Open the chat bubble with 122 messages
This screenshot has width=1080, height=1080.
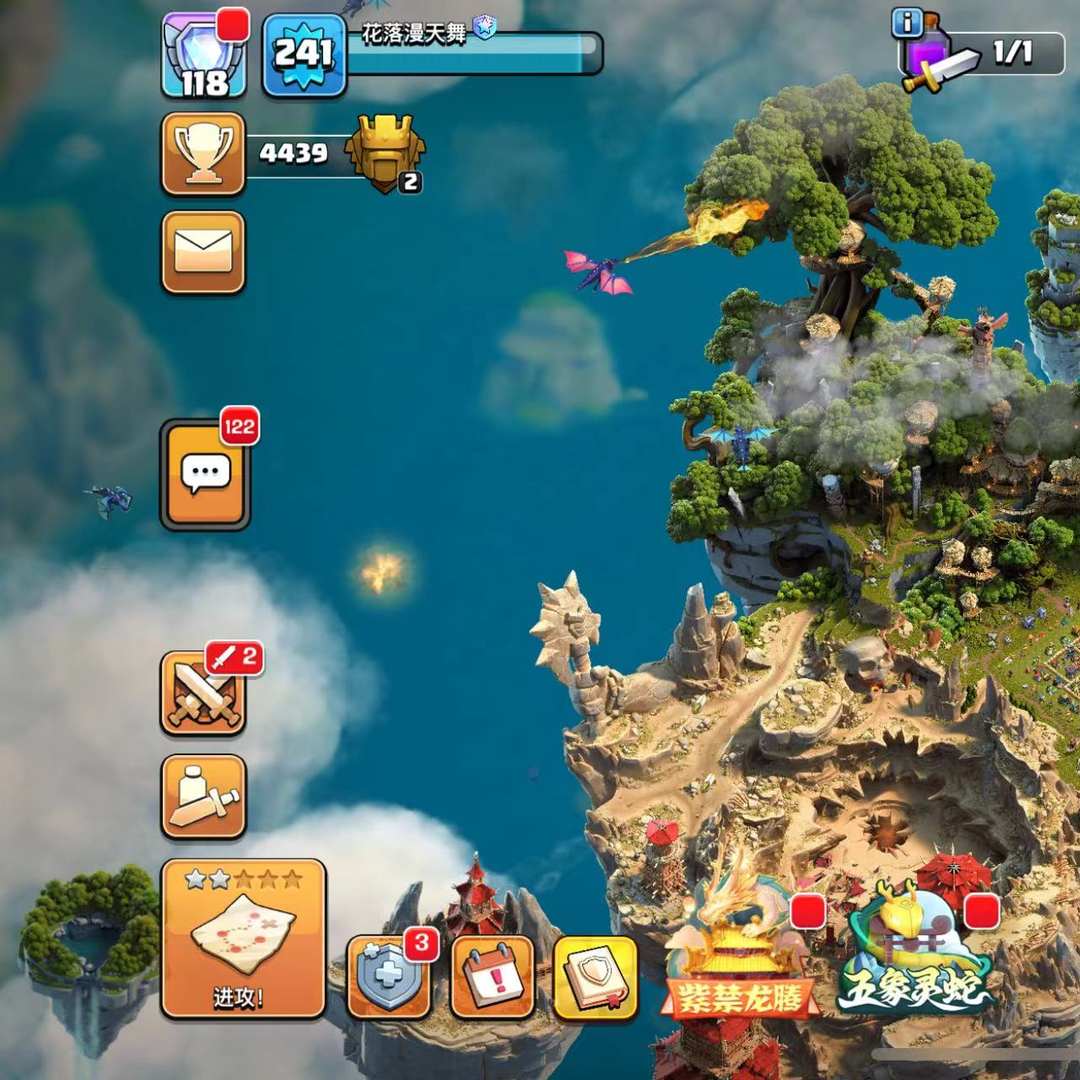pos(205,474)
